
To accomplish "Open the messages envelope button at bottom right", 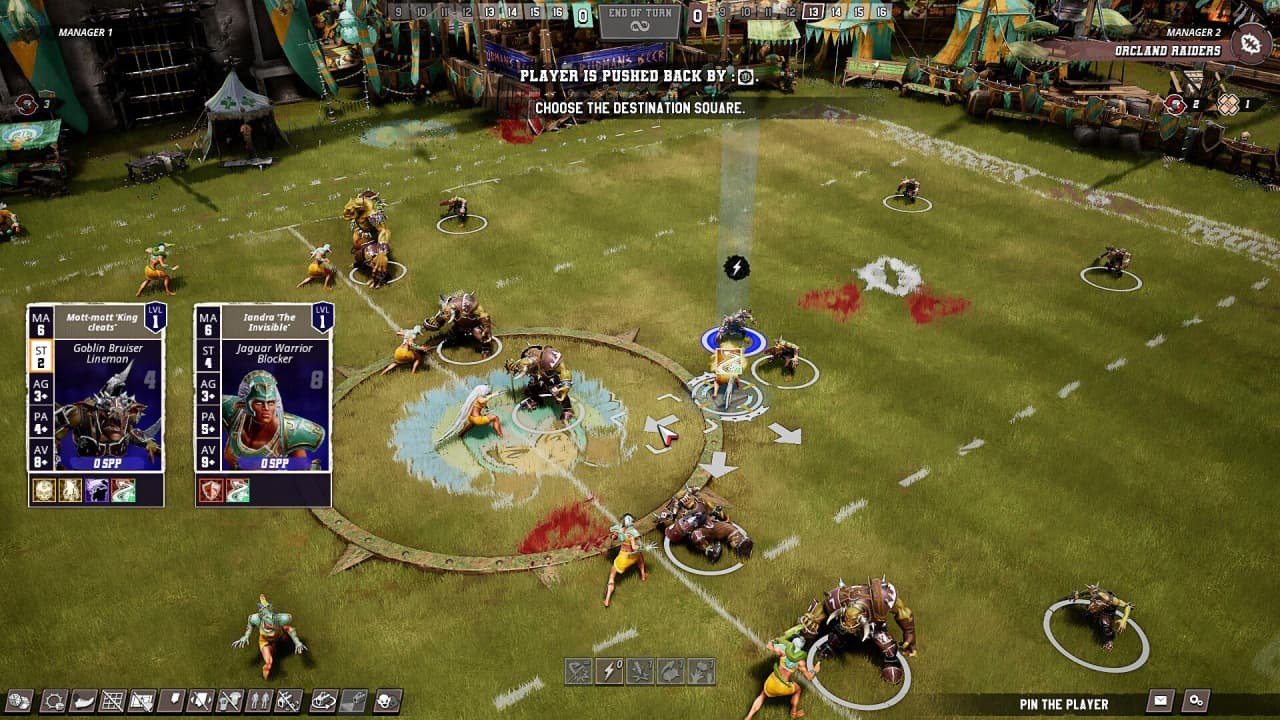I will [1159, 700].
